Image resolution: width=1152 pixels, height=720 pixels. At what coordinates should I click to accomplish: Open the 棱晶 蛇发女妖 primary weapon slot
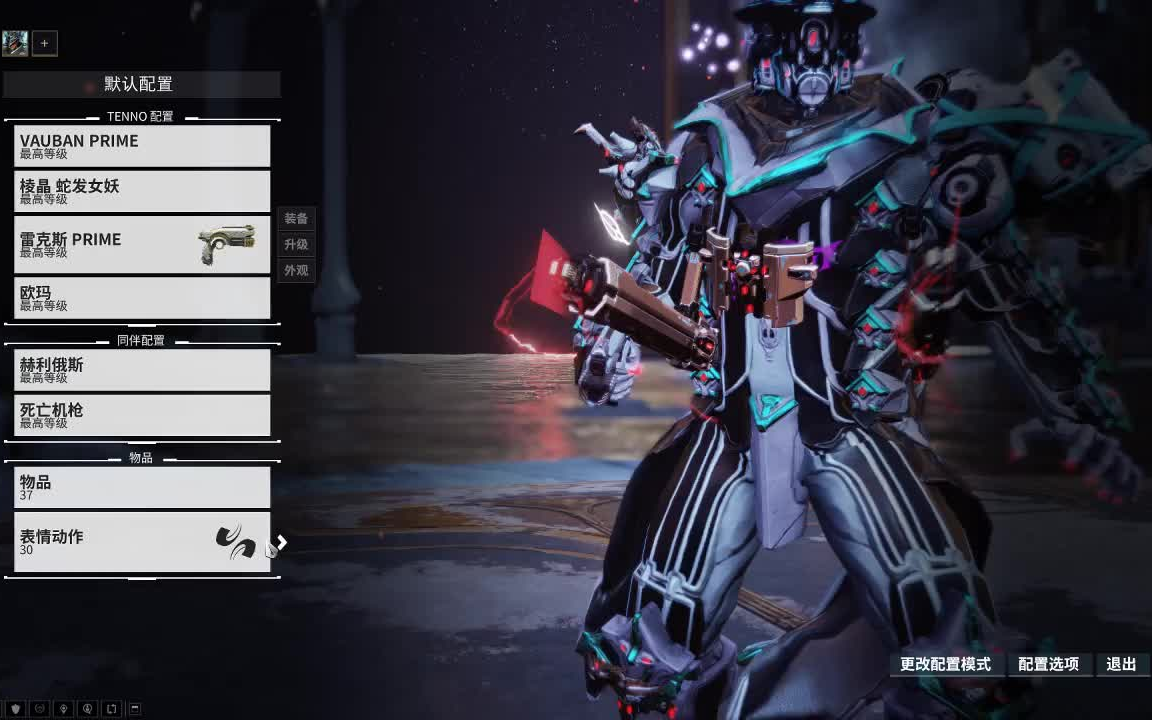point(142,191)
